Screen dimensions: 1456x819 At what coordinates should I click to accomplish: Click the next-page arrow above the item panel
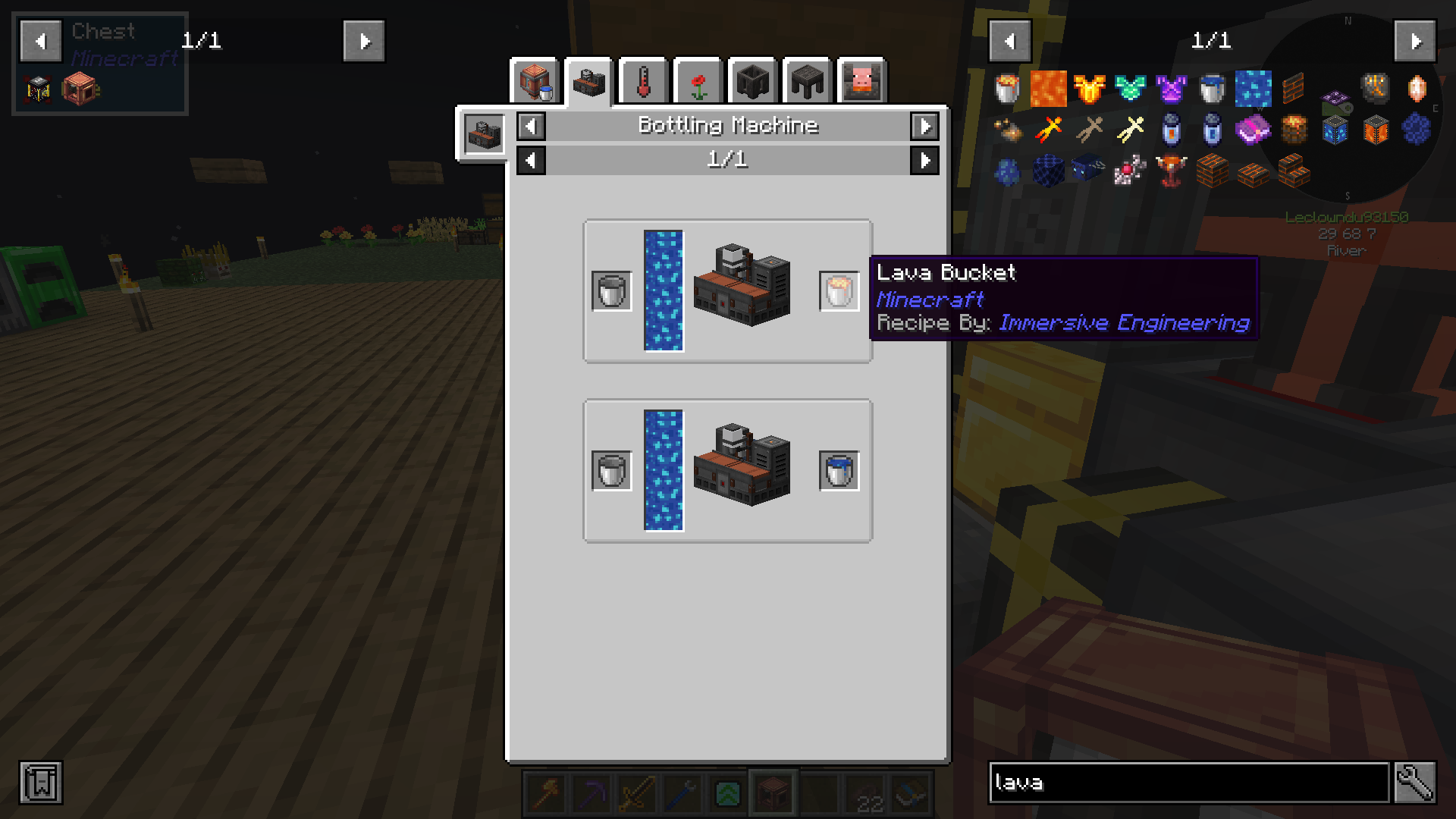click(1415, 41)
